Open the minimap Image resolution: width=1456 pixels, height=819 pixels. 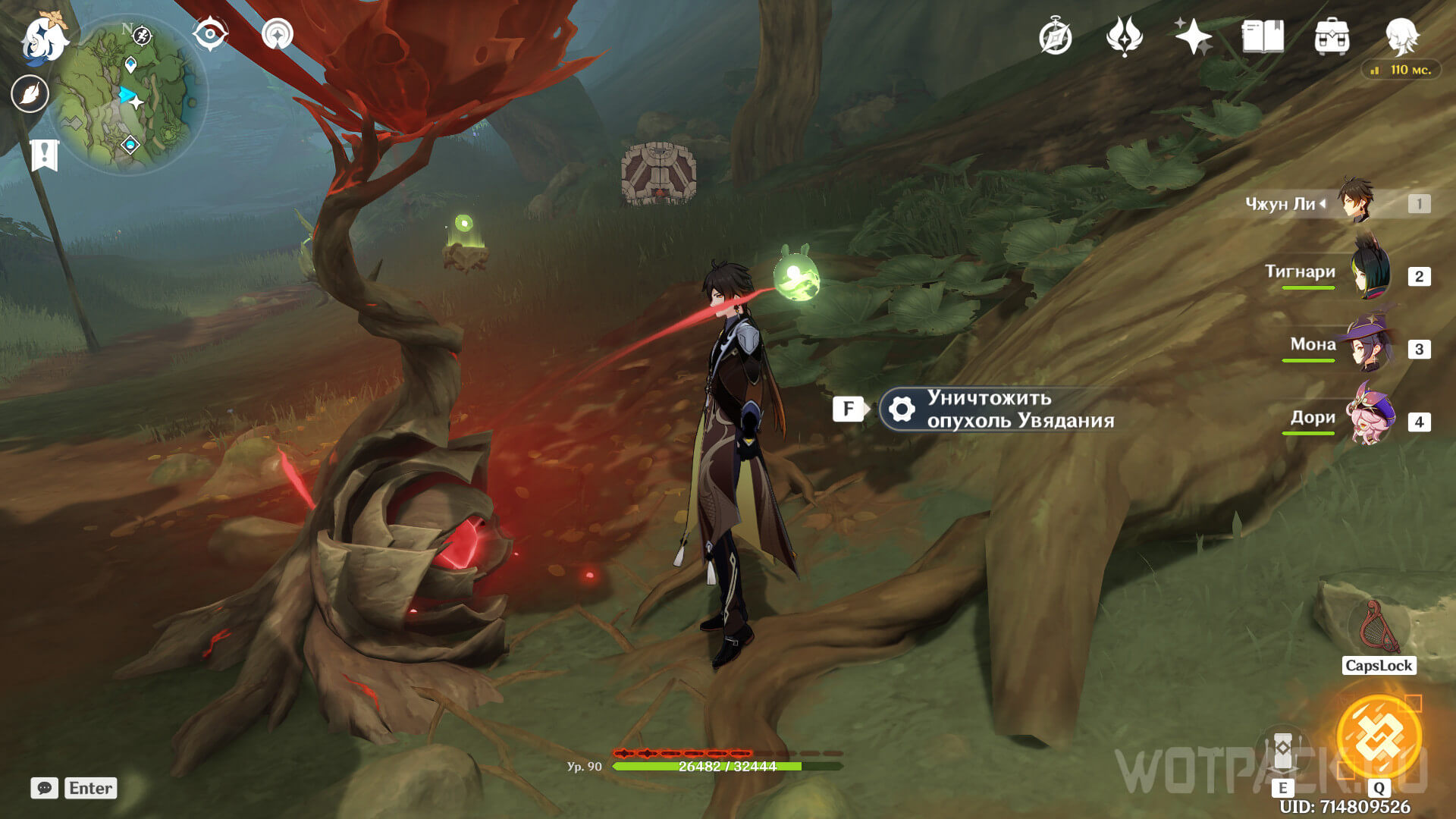129,95
